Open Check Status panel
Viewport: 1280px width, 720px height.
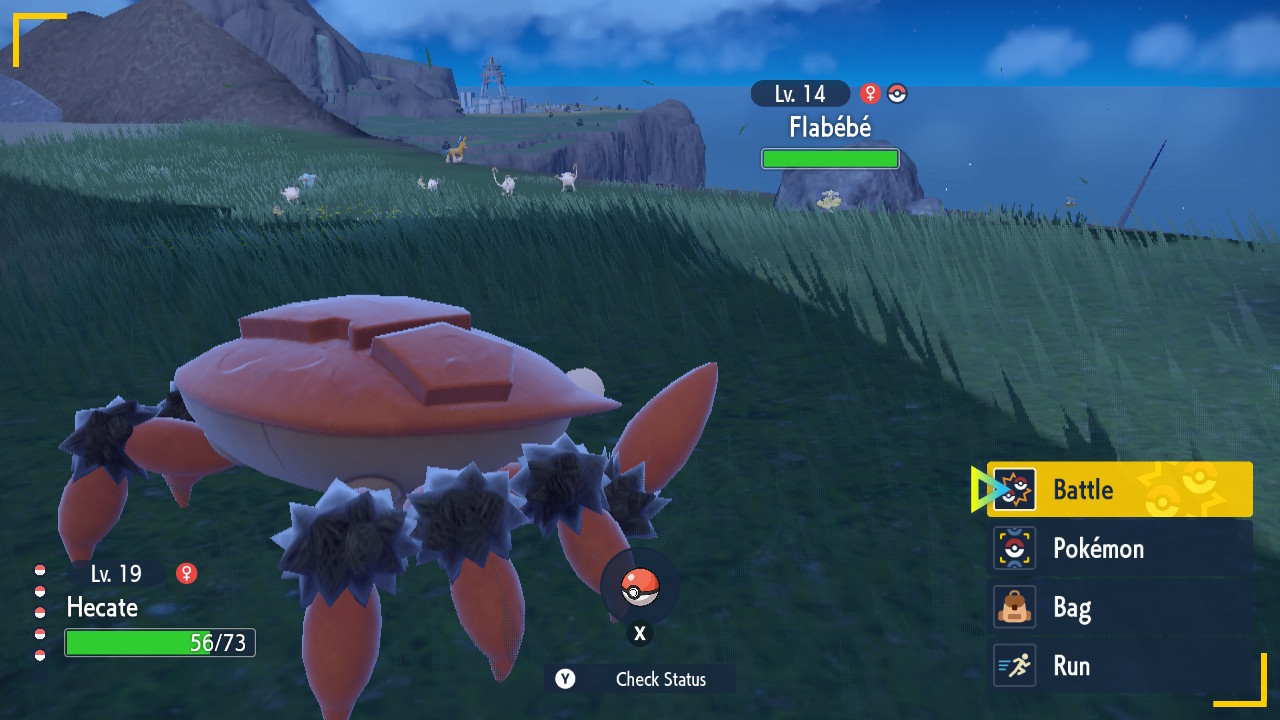coord(642,679)
